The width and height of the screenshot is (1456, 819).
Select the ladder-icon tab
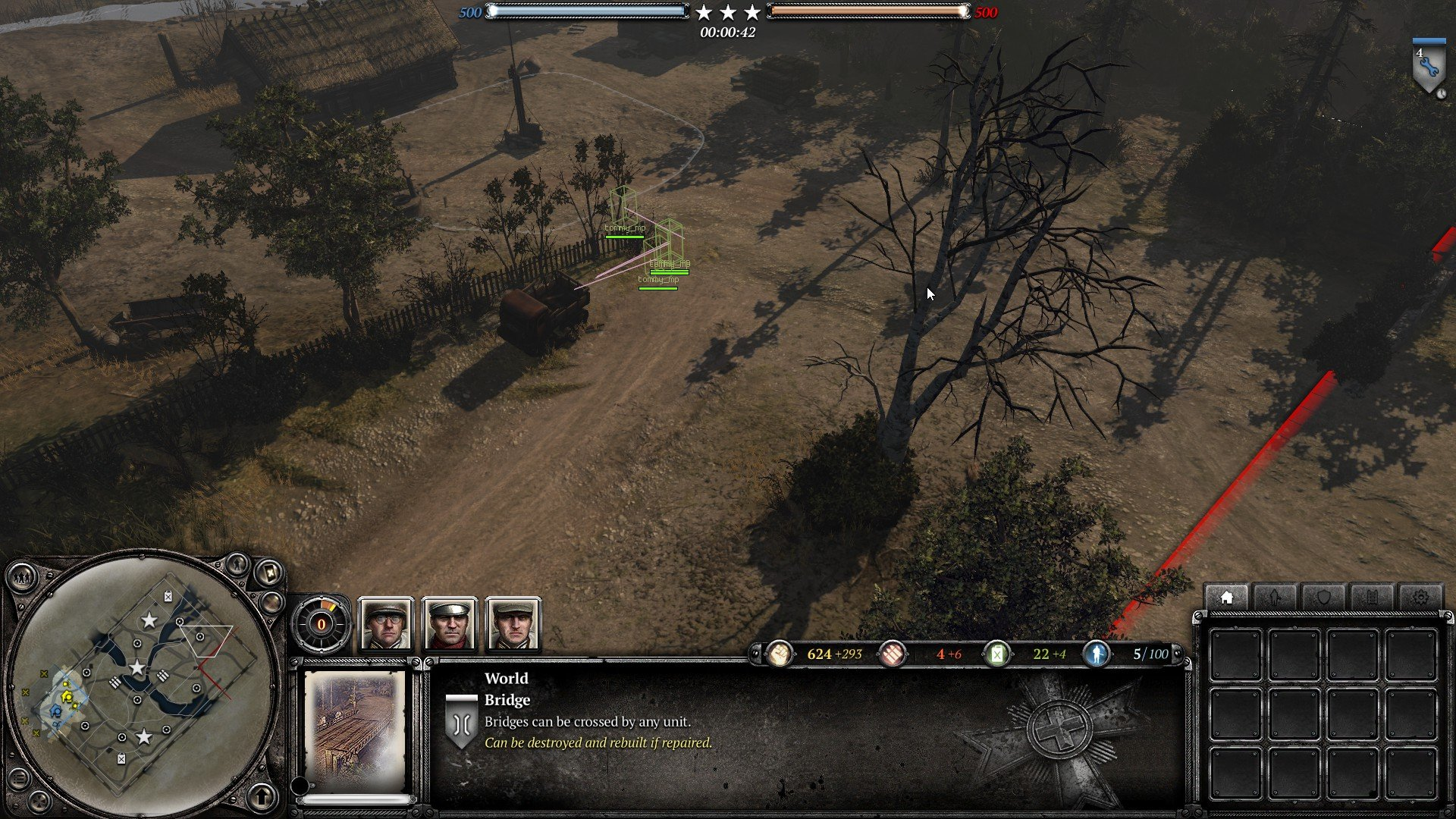point(1372,598)
